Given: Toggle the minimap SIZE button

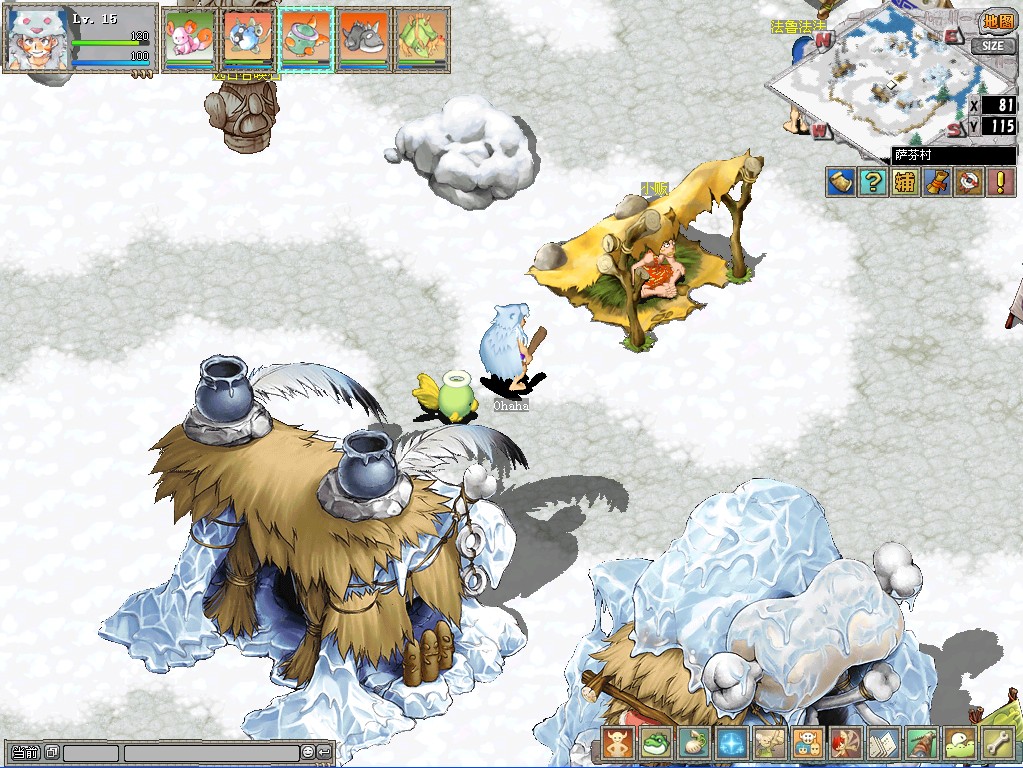Looking at the screenshot, I should click(x=993, y=46).
